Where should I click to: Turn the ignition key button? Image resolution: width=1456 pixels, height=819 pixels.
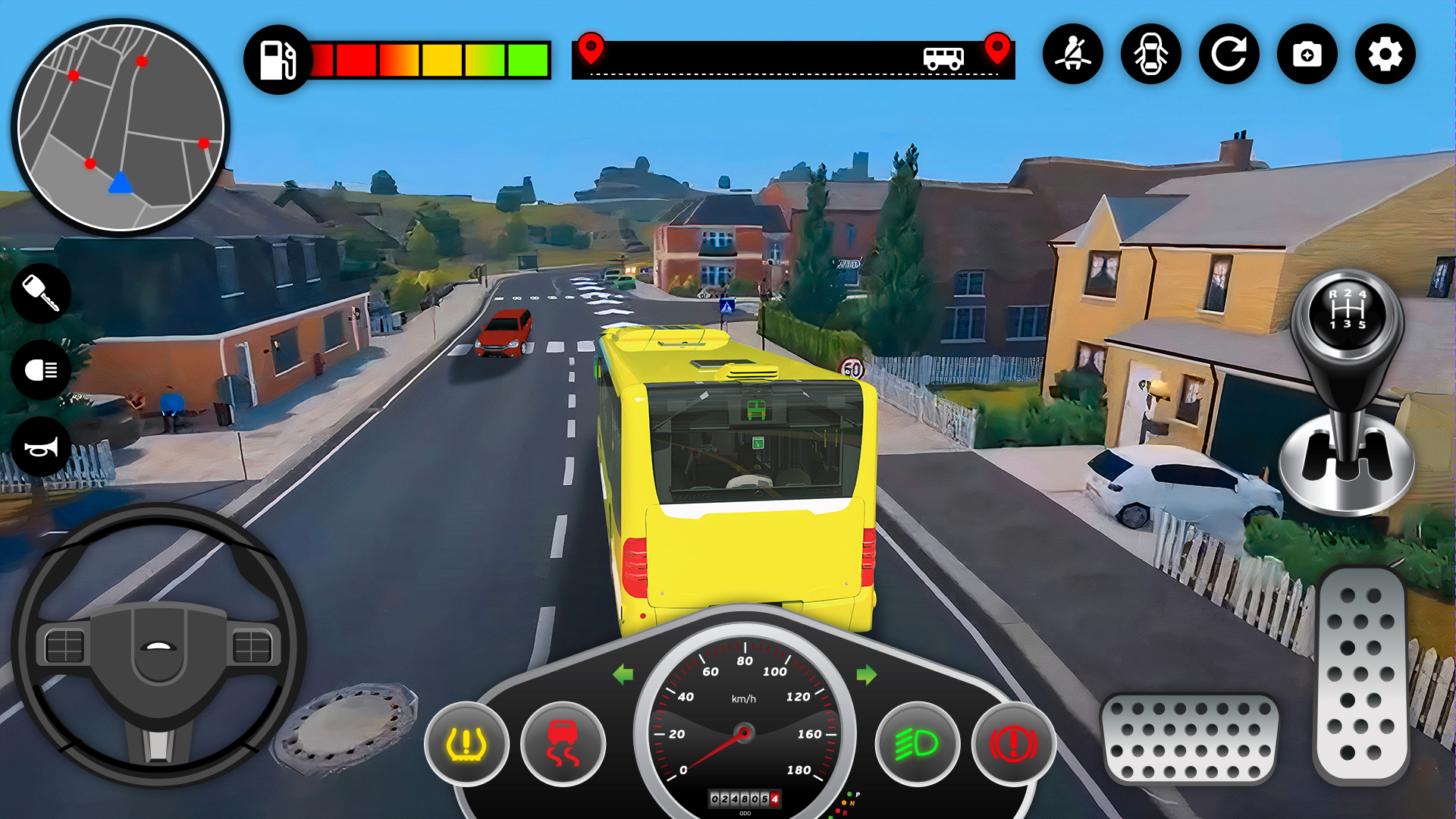pyautogui.click(x=41, y=293)
